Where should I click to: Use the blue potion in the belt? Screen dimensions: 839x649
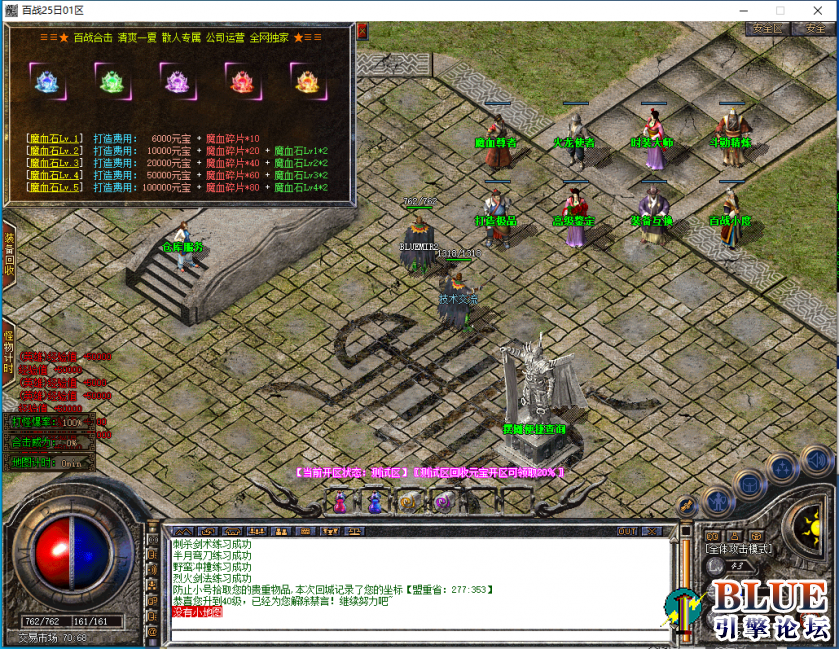[375, 502]
